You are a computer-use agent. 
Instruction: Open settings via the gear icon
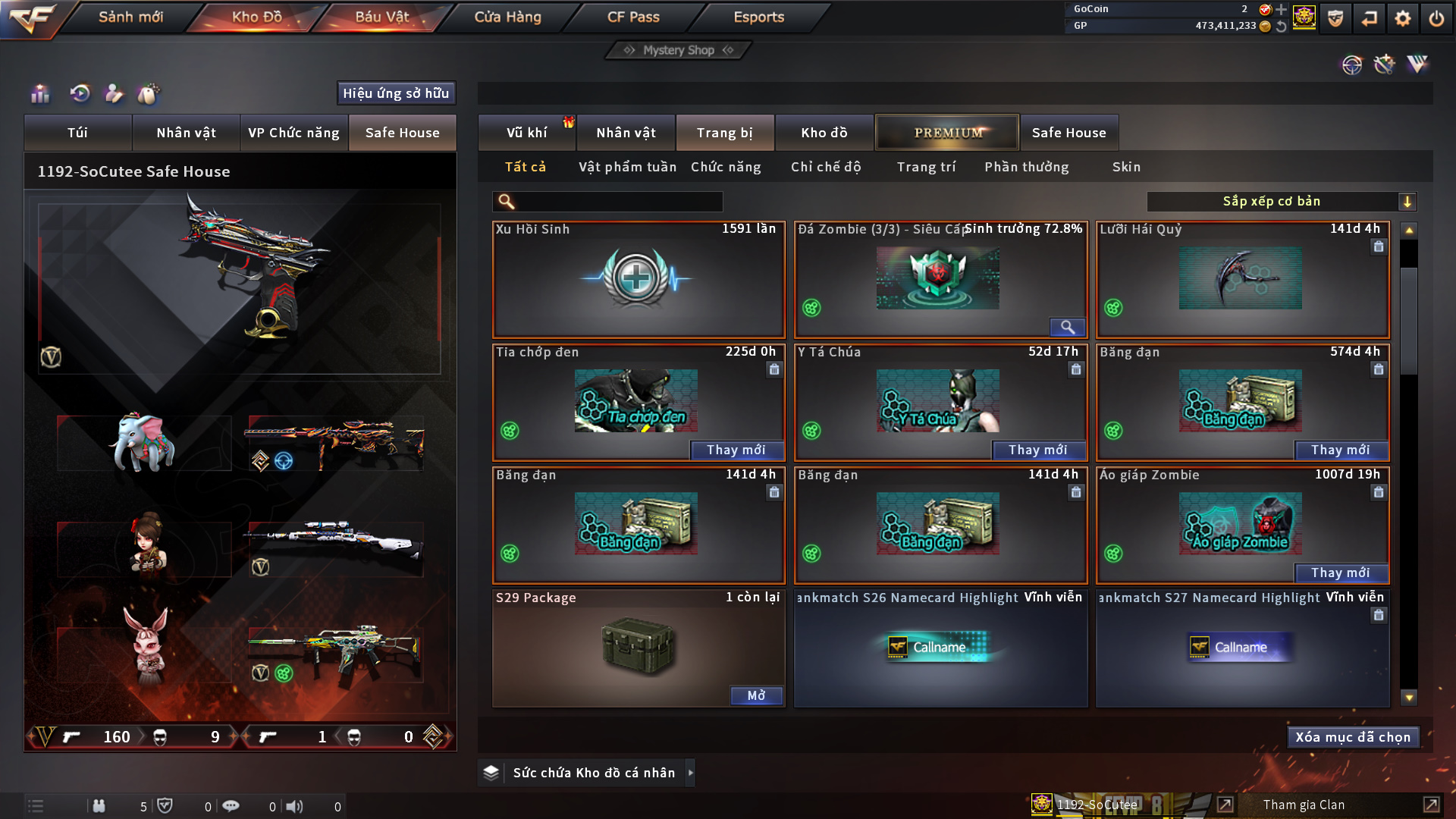[1402, 18]
